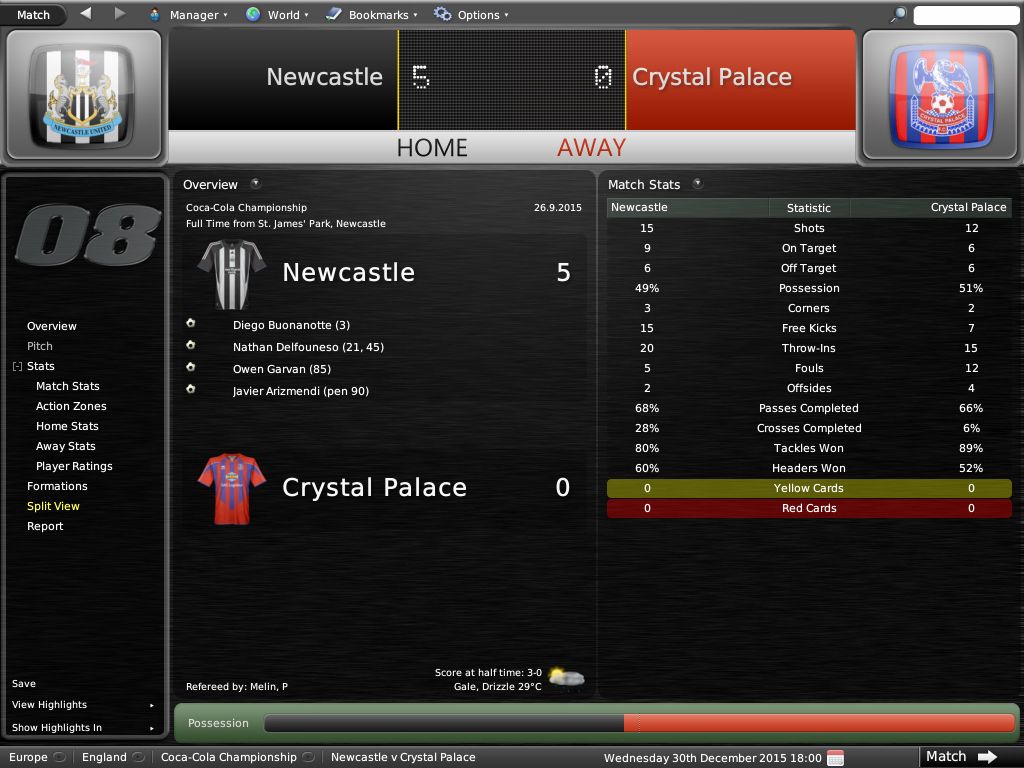The height and width of the screenshot is (768, 1024).
Task: Open the Coca-Cola Championship breadcrumb
Action: click(229, 757)
